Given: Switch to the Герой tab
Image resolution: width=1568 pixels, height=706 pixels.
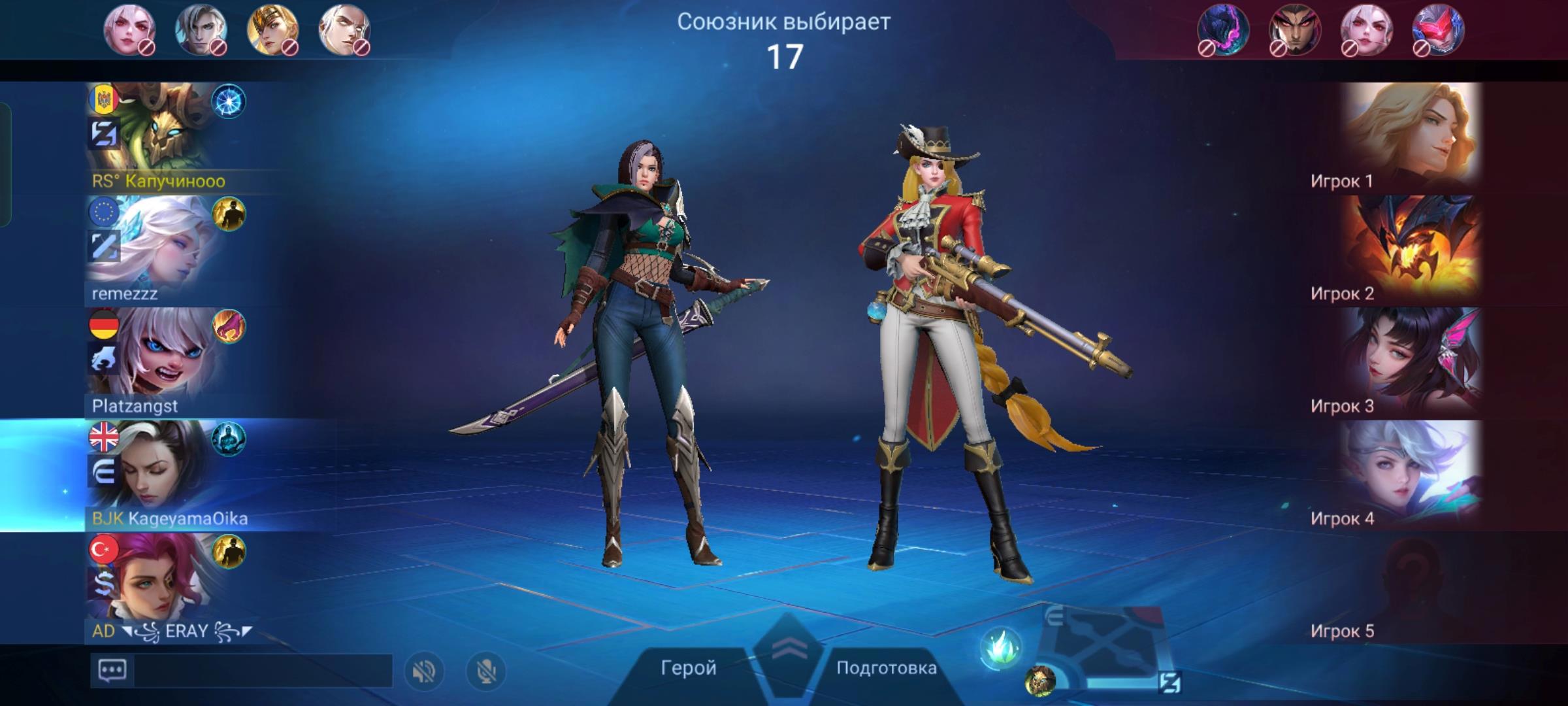Looking at the screenshot, I should [688, 667].
